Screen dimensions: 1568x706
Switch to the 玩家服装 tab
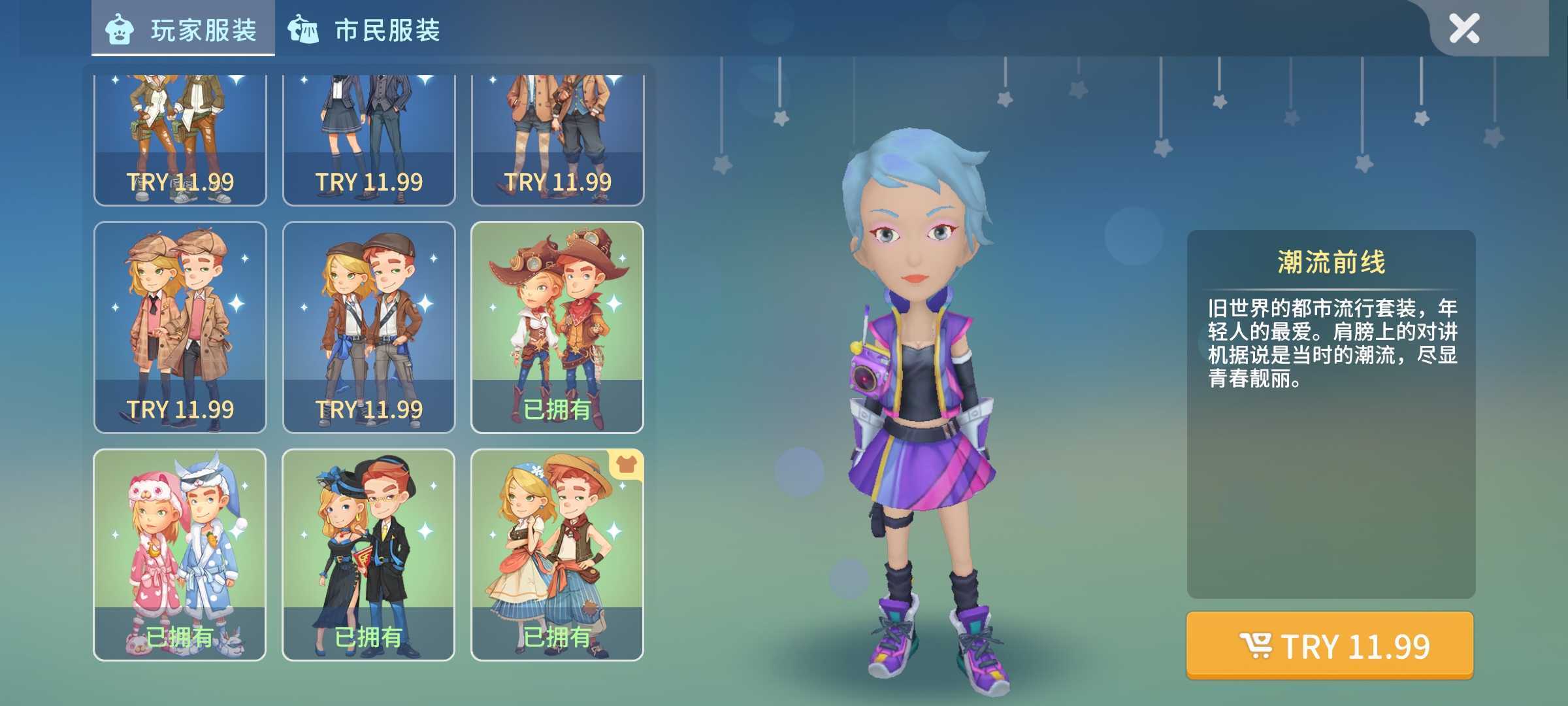(183, 30)
